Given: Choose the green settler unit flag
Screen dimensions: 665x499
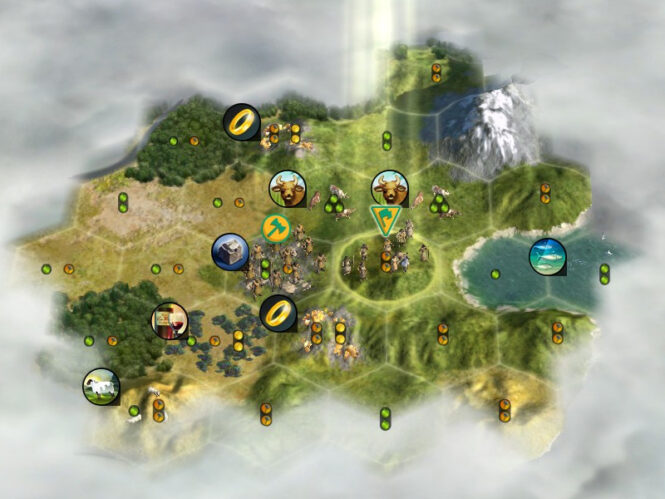Looking at the screenshot, I should pos(384,220).
